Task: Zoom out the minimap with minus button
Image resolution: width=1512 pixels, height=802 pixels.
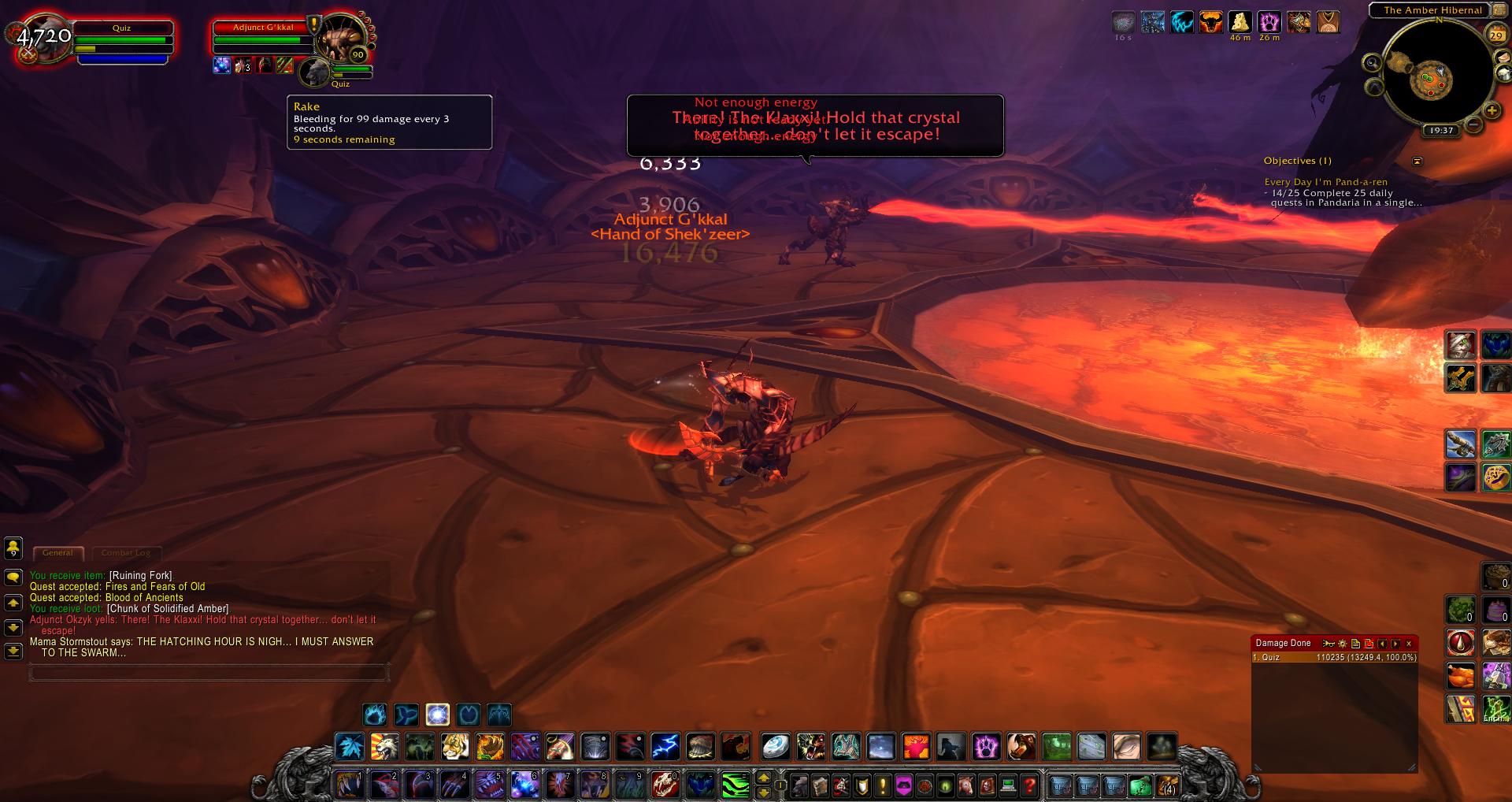Action: click(x=1472, y=124)
